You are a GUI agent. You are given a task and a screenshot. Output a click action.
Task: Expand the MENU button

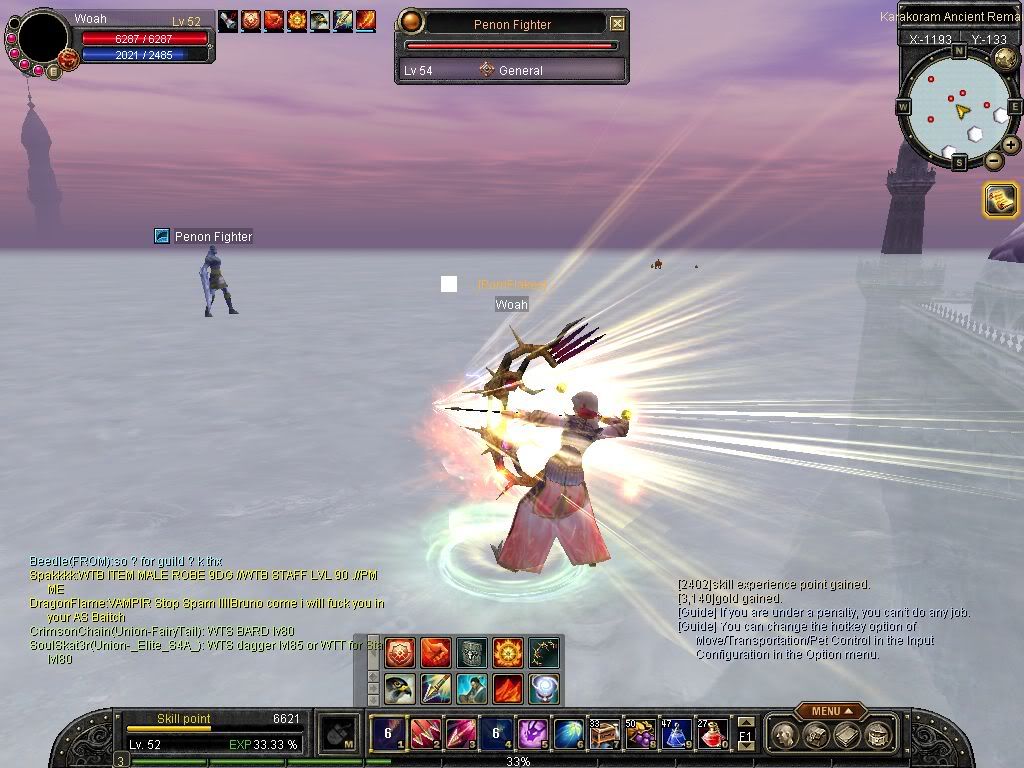(831, 711)
